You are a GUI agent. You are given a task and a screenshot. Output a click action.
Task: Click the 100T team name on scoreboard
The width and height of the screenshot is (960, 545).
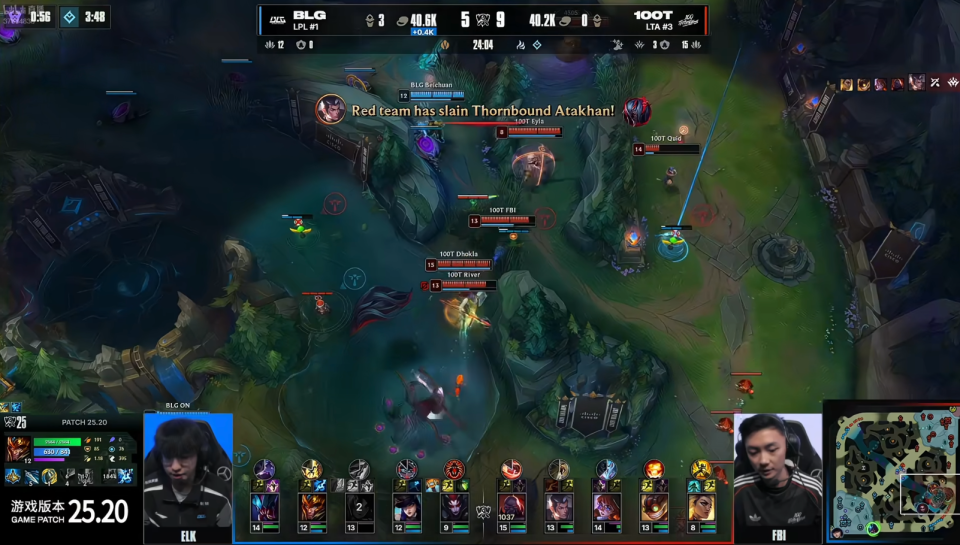[x=653, y=15]
